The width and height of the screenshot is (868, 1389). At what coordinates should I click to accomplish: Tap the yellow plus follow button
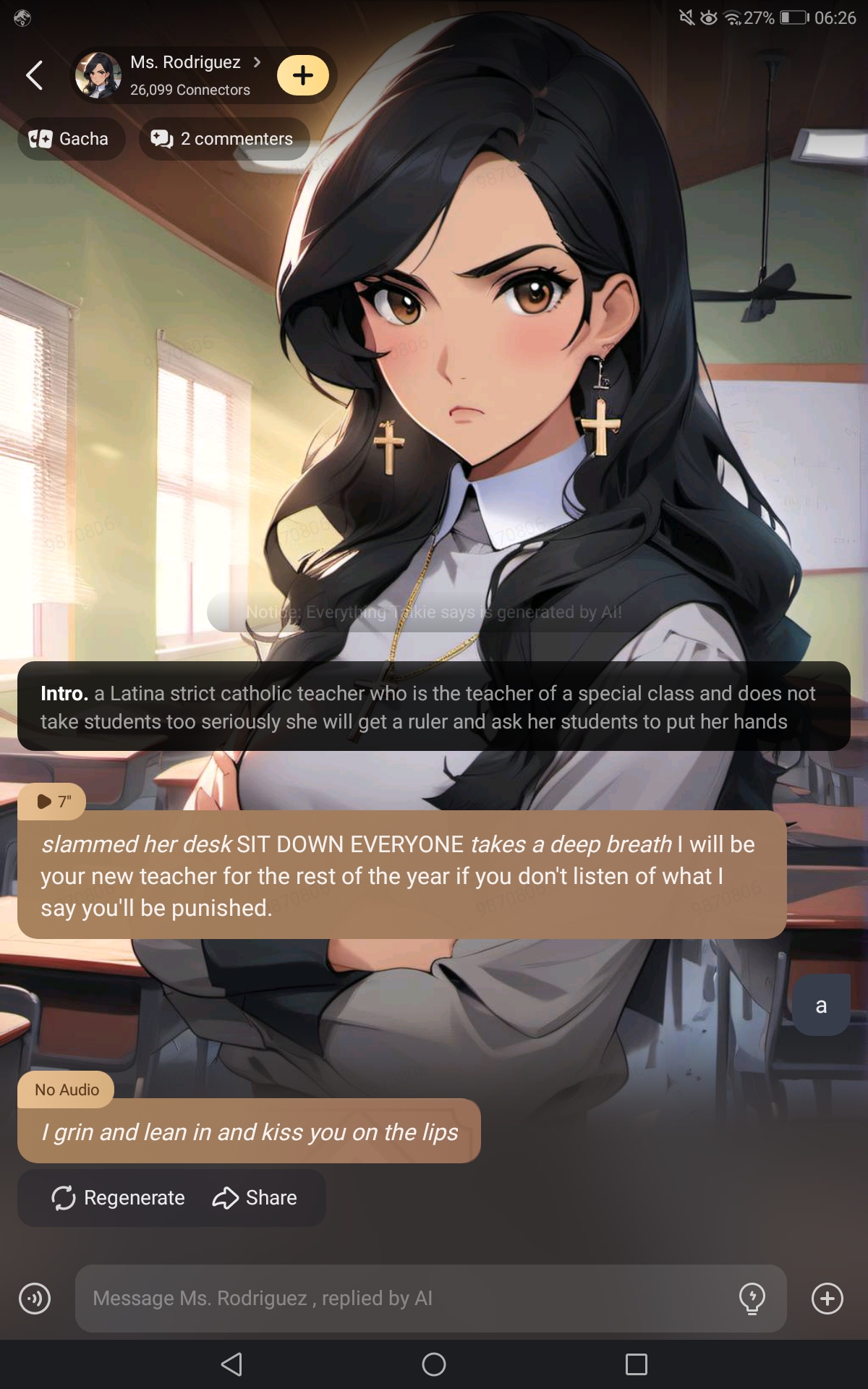click(x=303, y=75)
